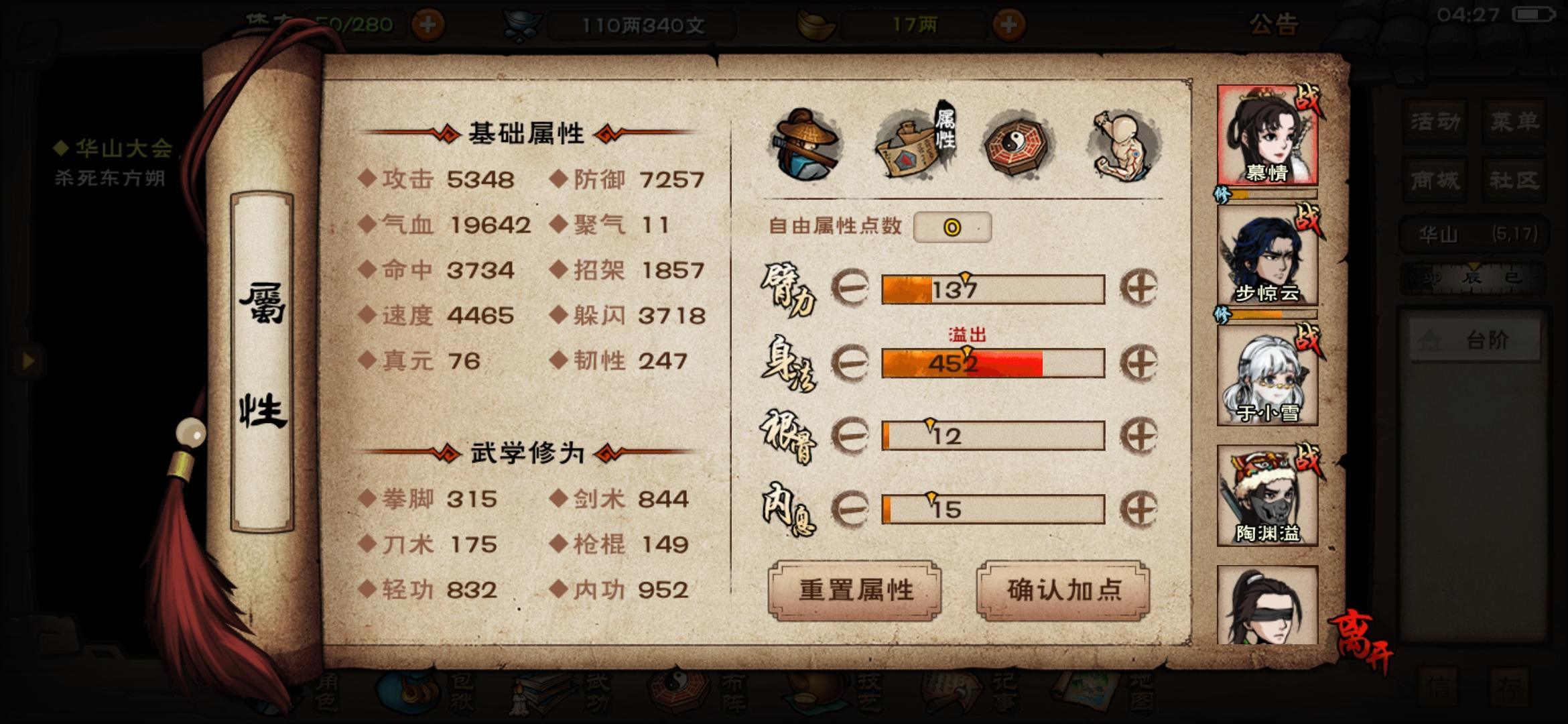
Task: Toggle 慕情's 战 battle status badge
Action: coord(1310,99)
